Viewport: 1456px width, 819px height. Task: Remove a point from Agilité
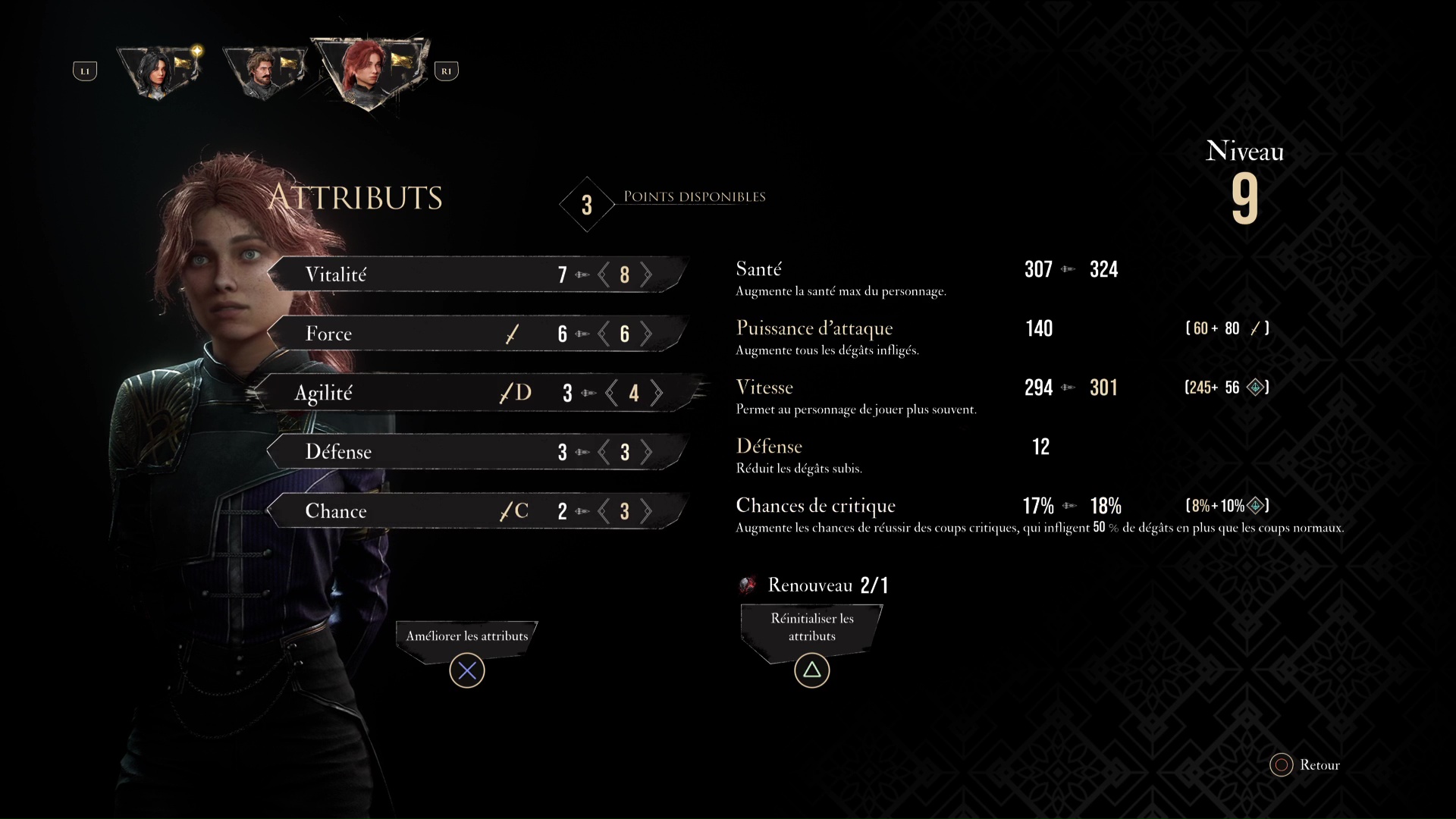coord(611,393)
